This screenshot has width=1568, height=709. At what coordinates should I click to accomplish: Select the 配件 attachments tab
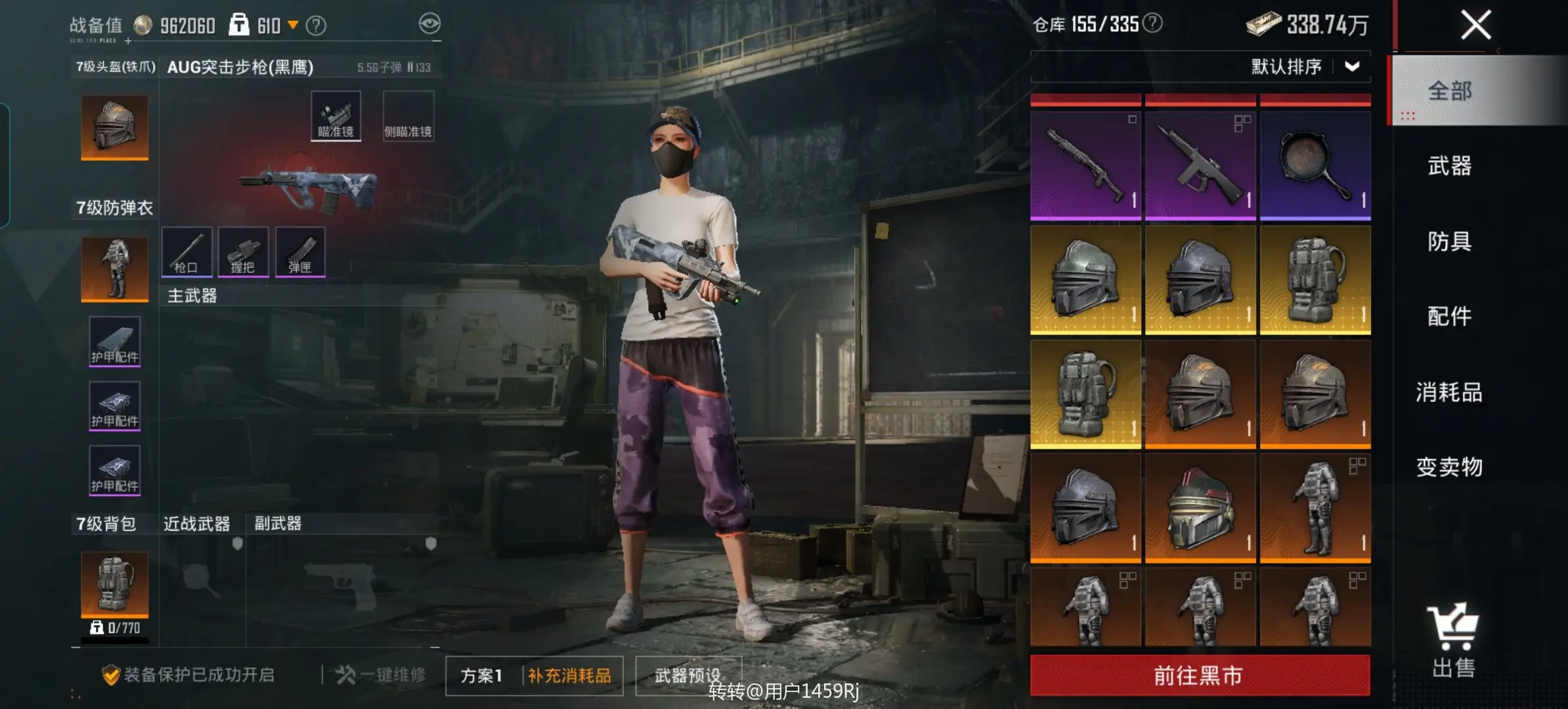[x=1449, y=316]
